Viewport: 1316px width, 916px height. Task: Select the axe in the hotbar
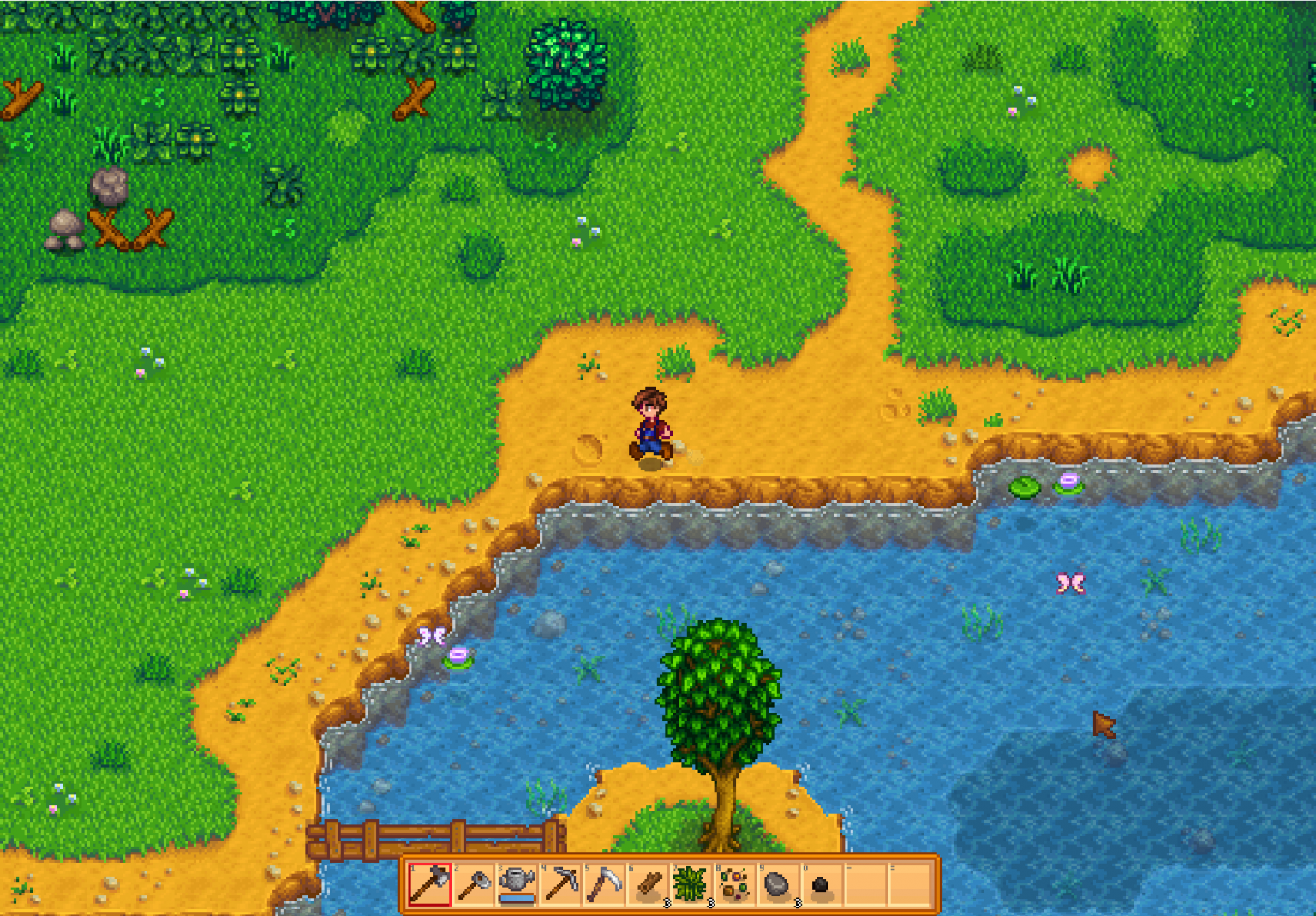tap(429, 884)
